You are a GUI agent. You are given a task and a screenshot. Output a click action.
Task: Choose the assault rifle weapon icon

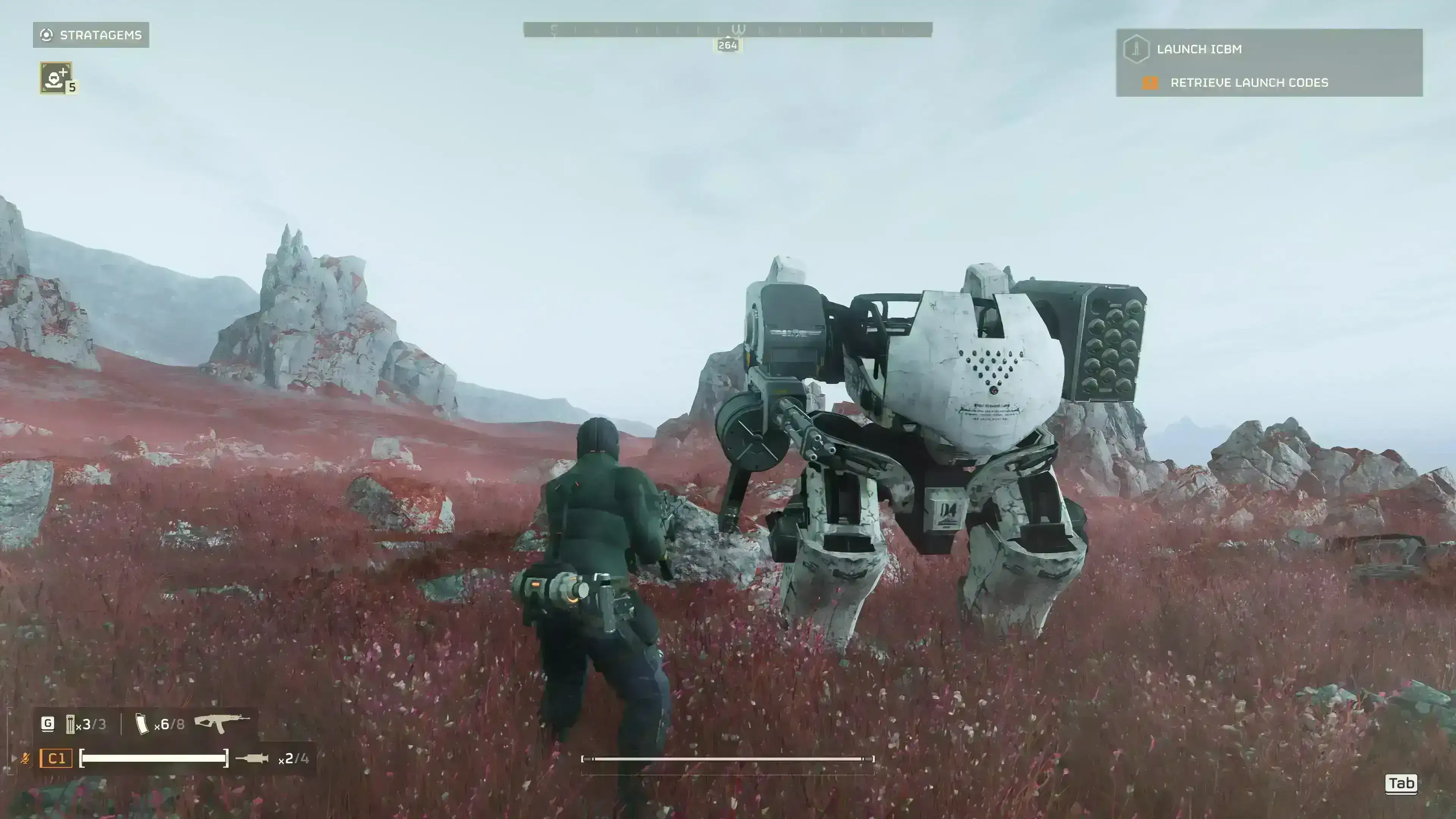(x=221, y=723)
